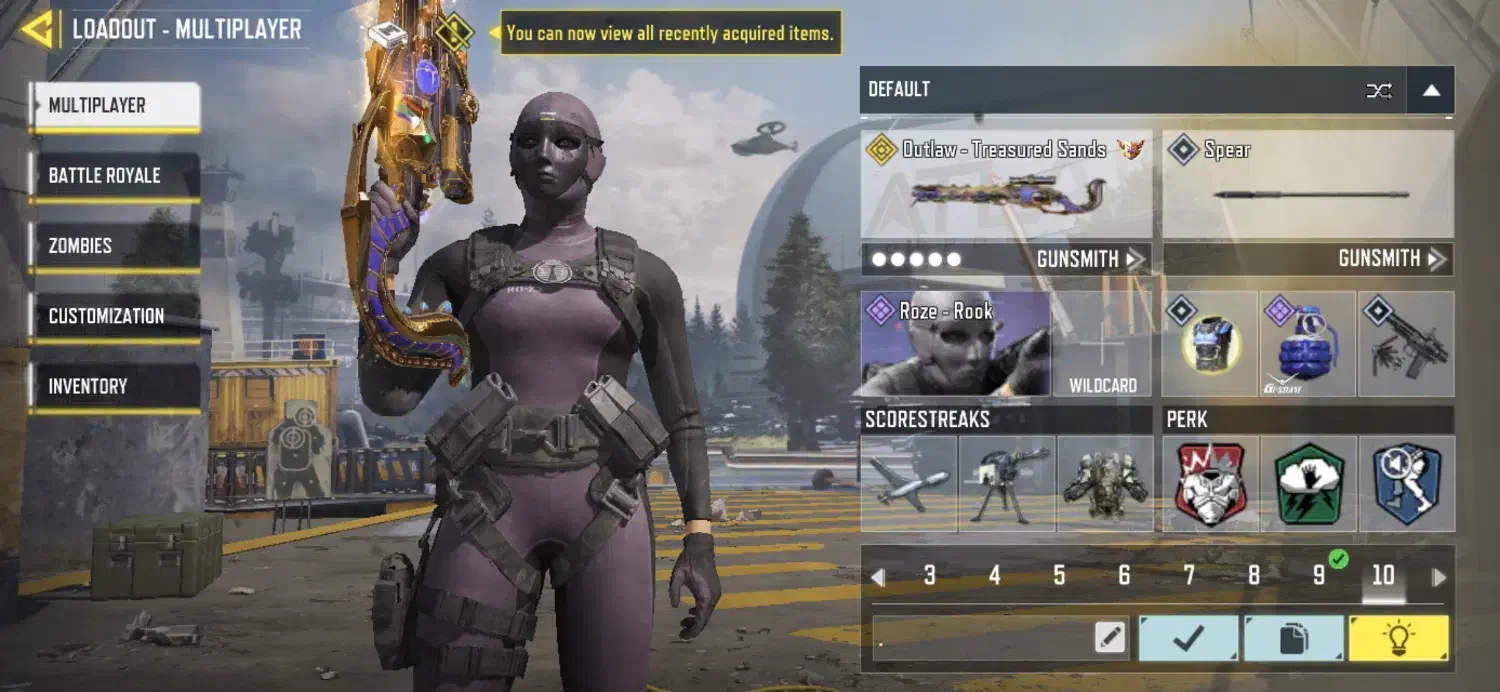Open the Zombies loadout tab
Viewport: 1500px width, 692px height.
[x=114, y=246]
